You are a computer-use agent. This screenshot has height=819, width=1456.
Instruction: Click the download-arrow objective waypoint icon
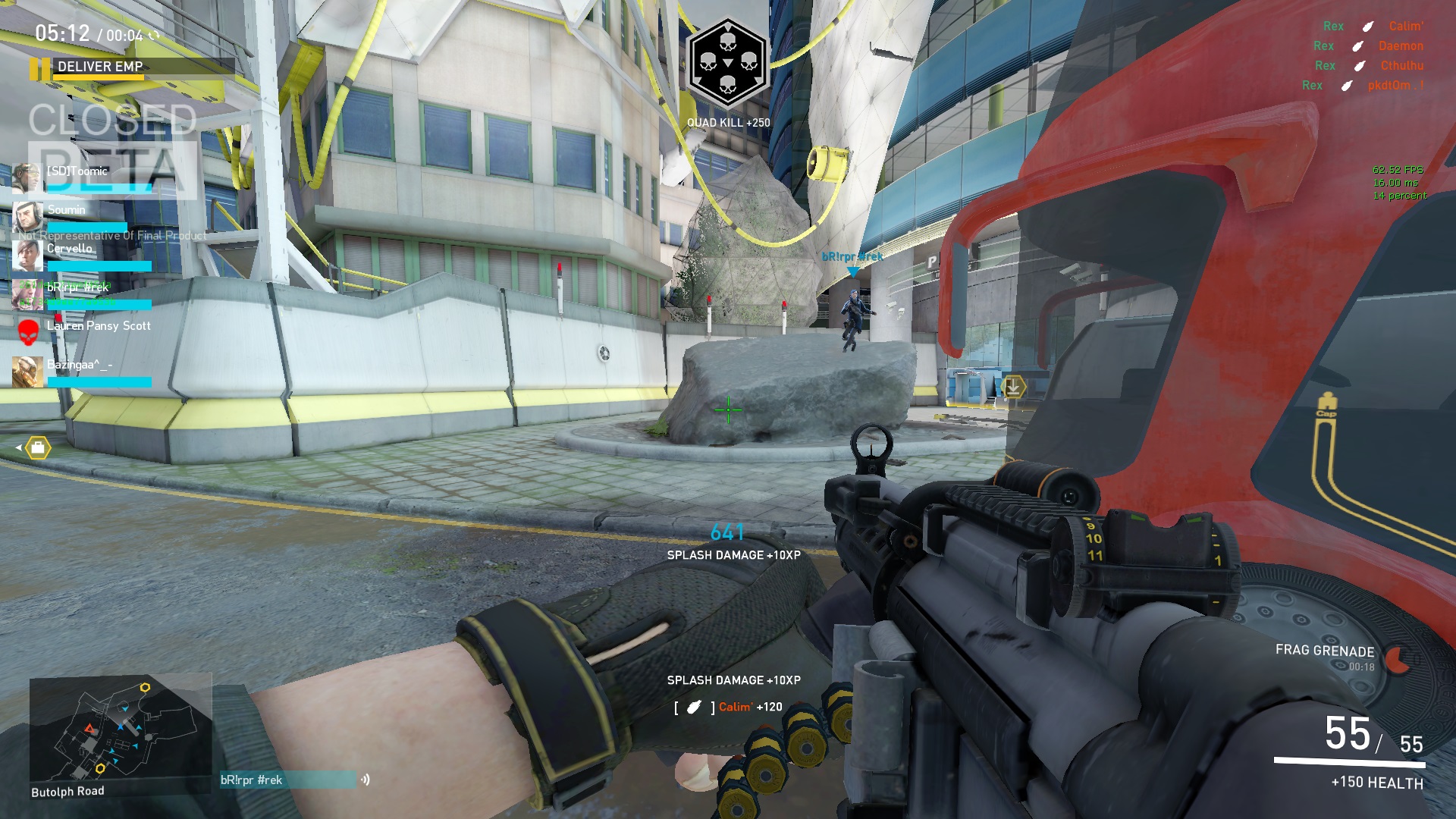click(x=1012, y=387)
